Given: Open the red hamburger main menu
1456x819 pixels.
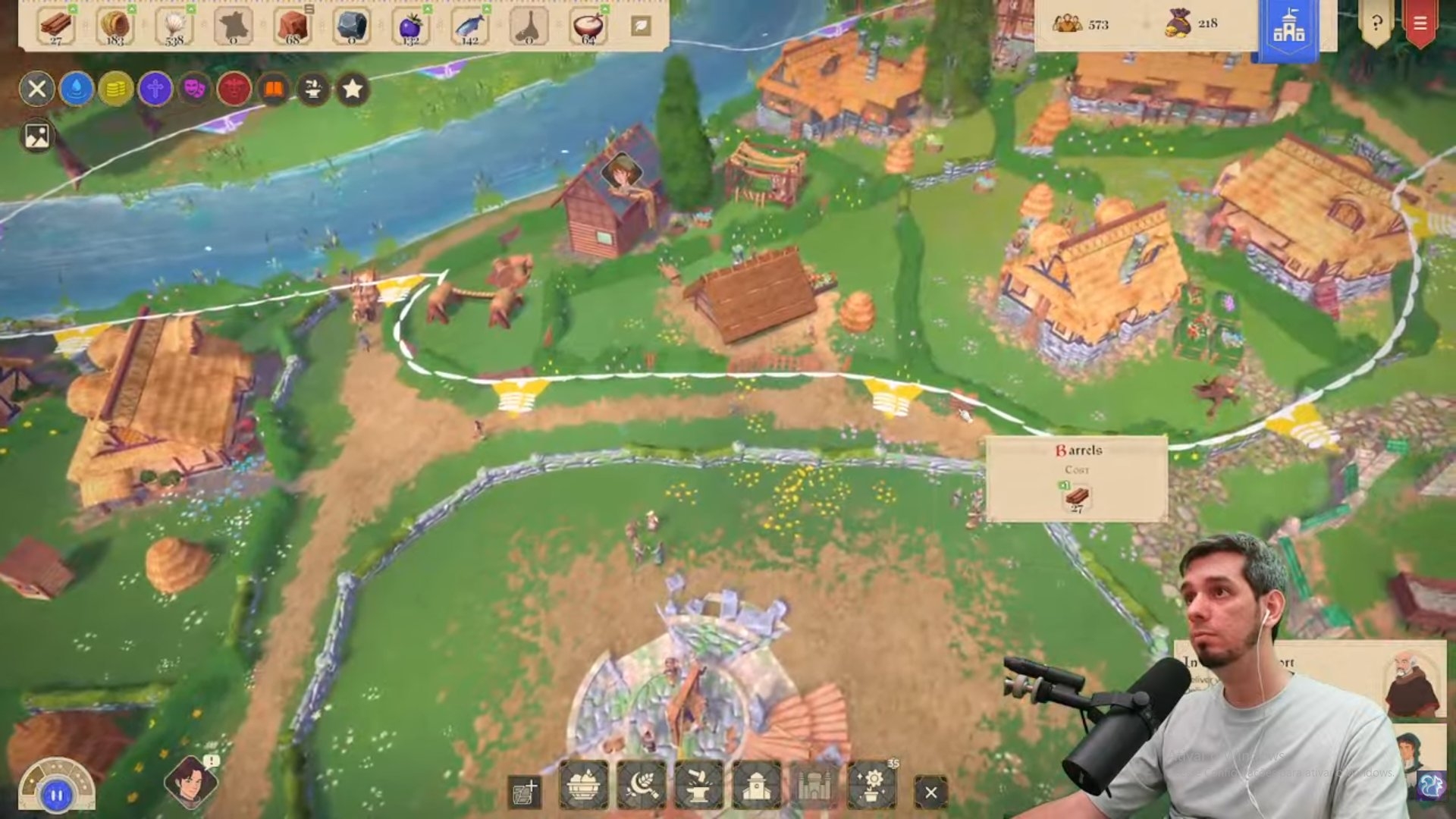Looking at the screenshot, I should point(1420,24).
